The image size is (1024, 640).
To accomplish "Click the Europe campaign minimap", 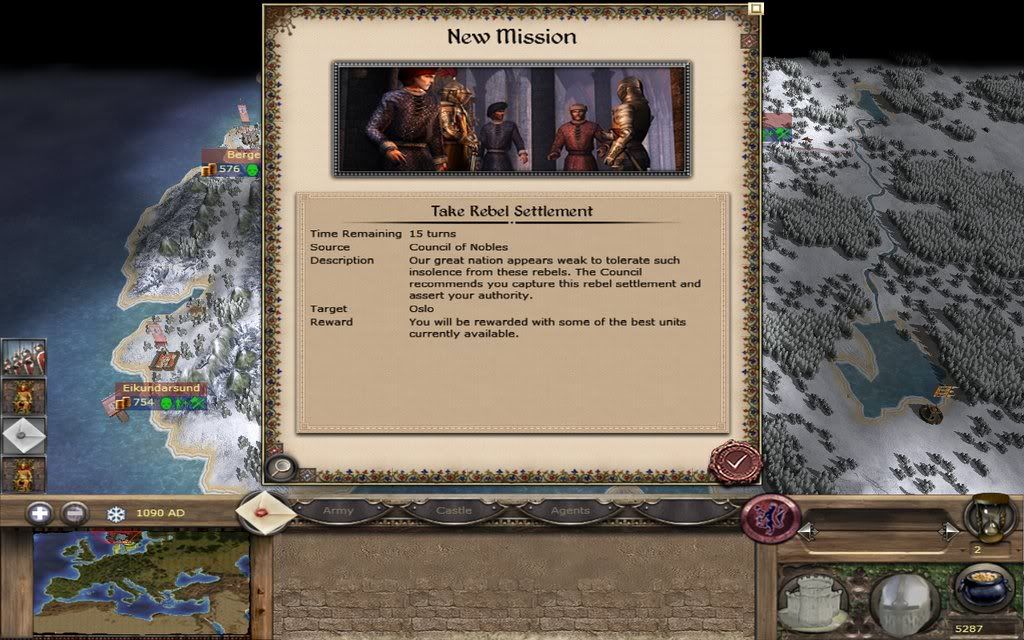I will tap(140, 584).
